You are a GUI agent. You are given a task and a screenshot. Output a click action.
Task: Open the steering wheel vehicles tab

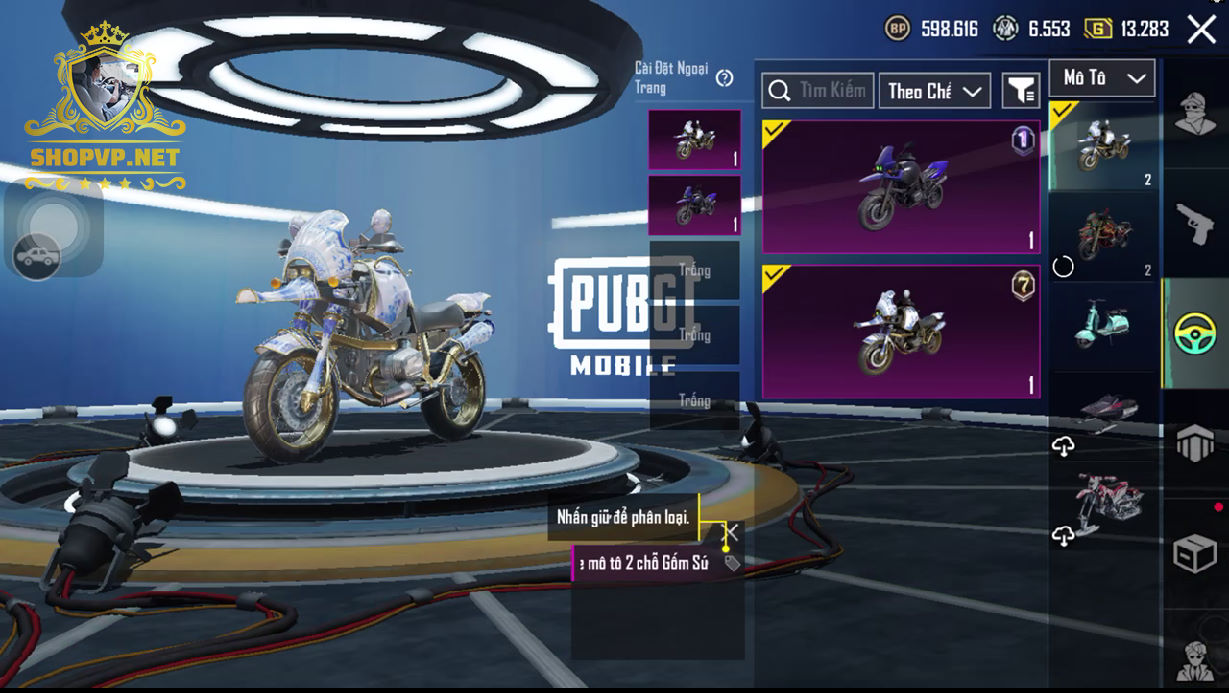tap(1195, 334)
